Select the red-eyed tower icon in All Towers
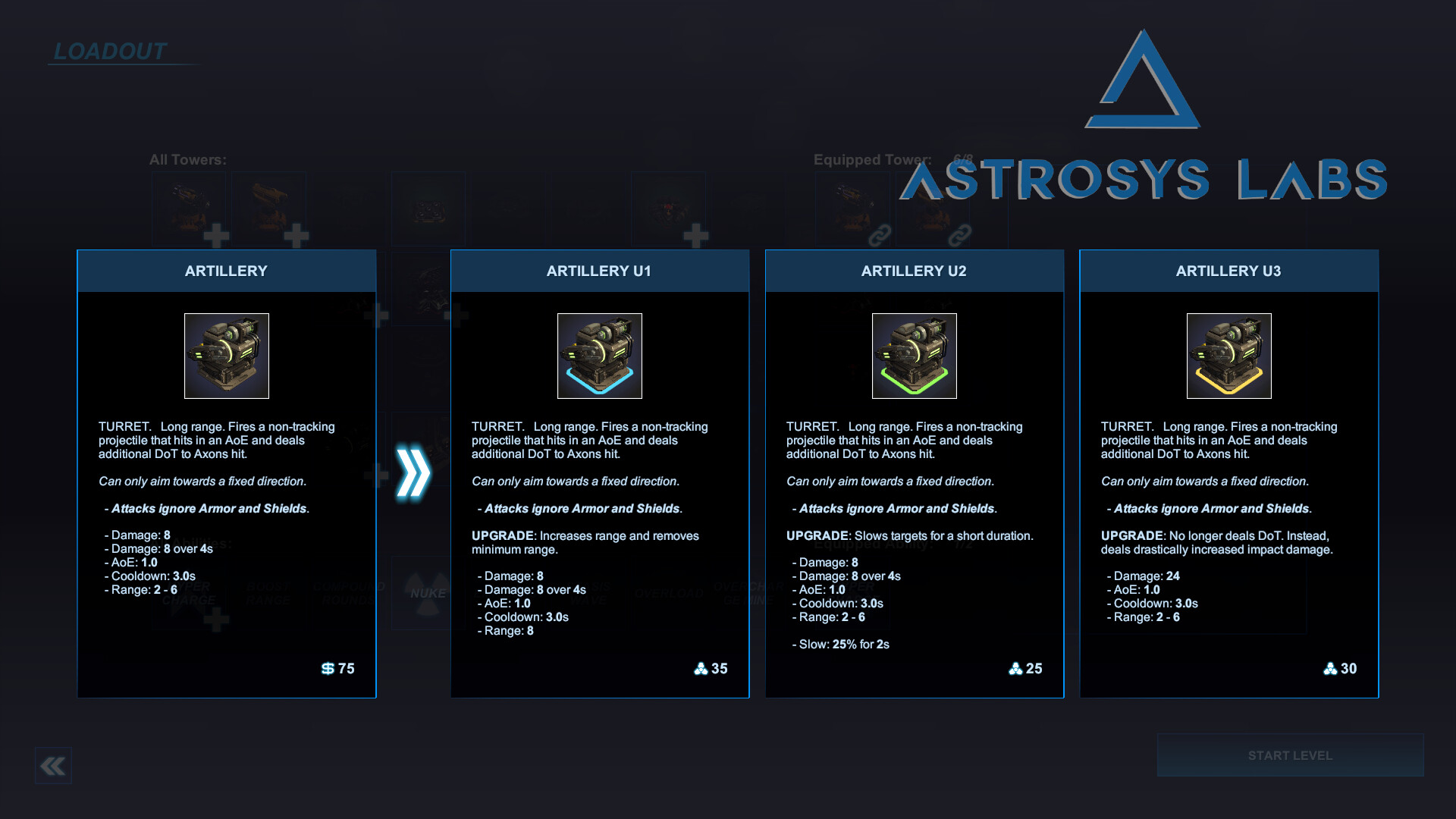1456x819 pixels. [x=668, y=209]
